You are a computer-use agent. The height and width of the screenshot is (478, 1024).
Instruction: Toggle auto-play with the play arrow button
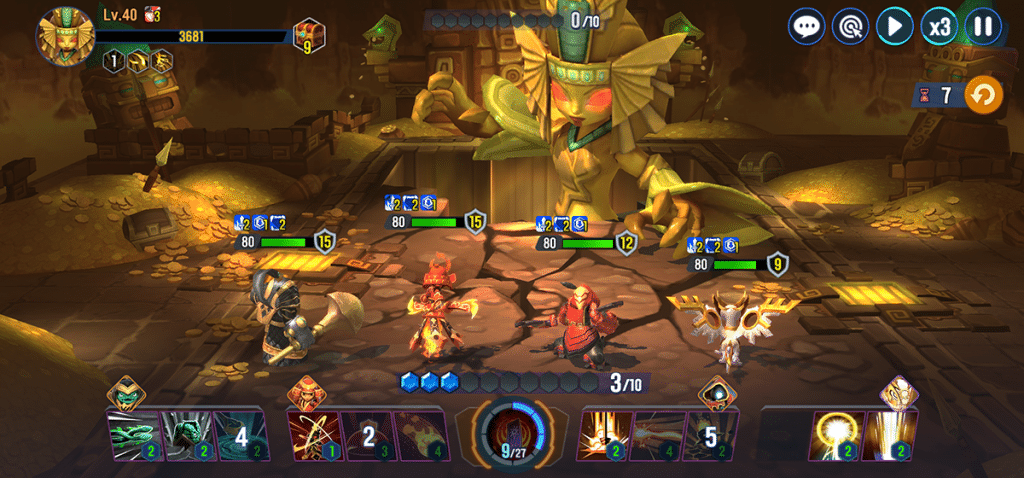tap(894, 26)
